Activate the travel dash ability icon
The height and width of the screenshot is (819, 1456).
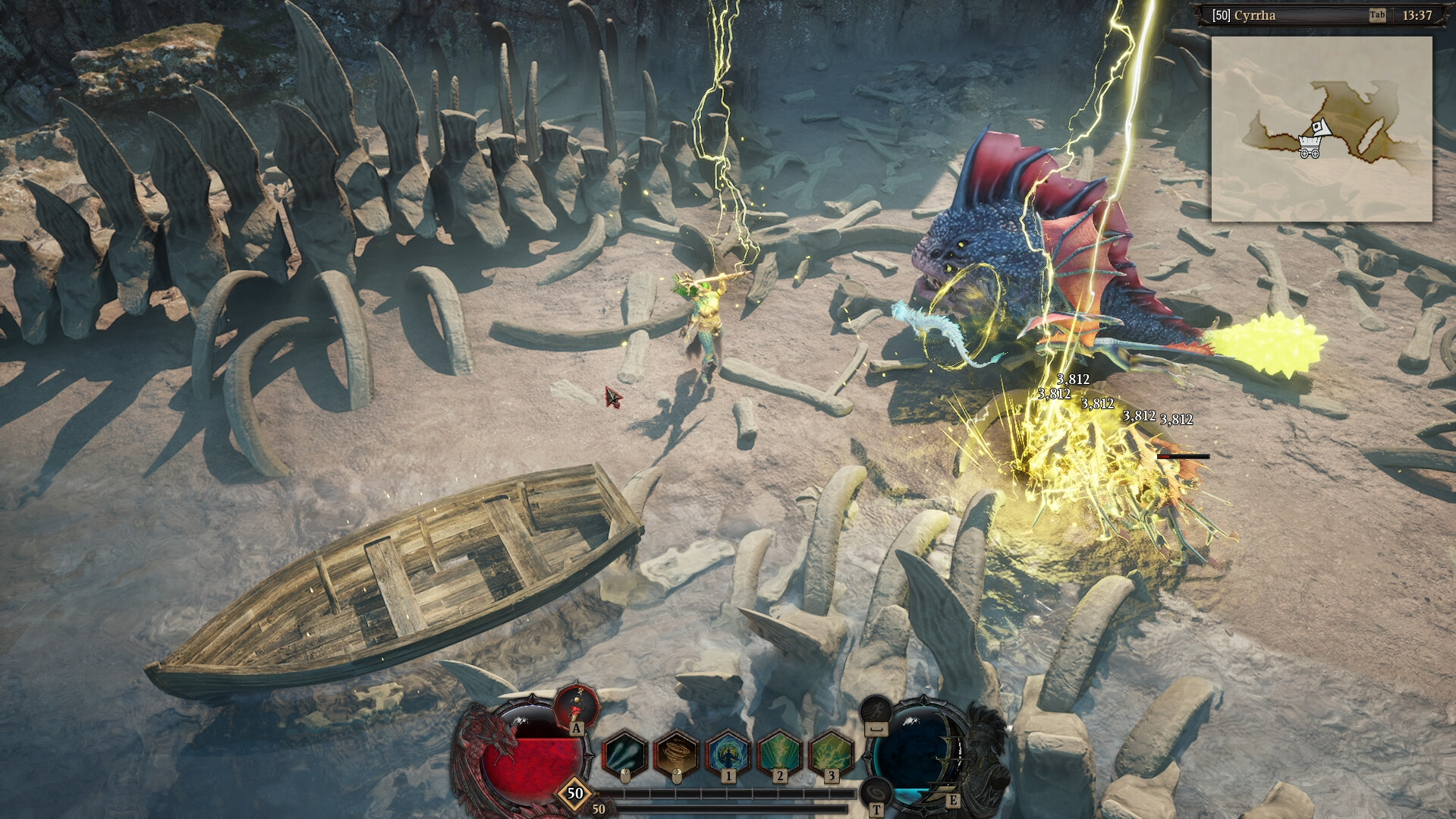875,710
